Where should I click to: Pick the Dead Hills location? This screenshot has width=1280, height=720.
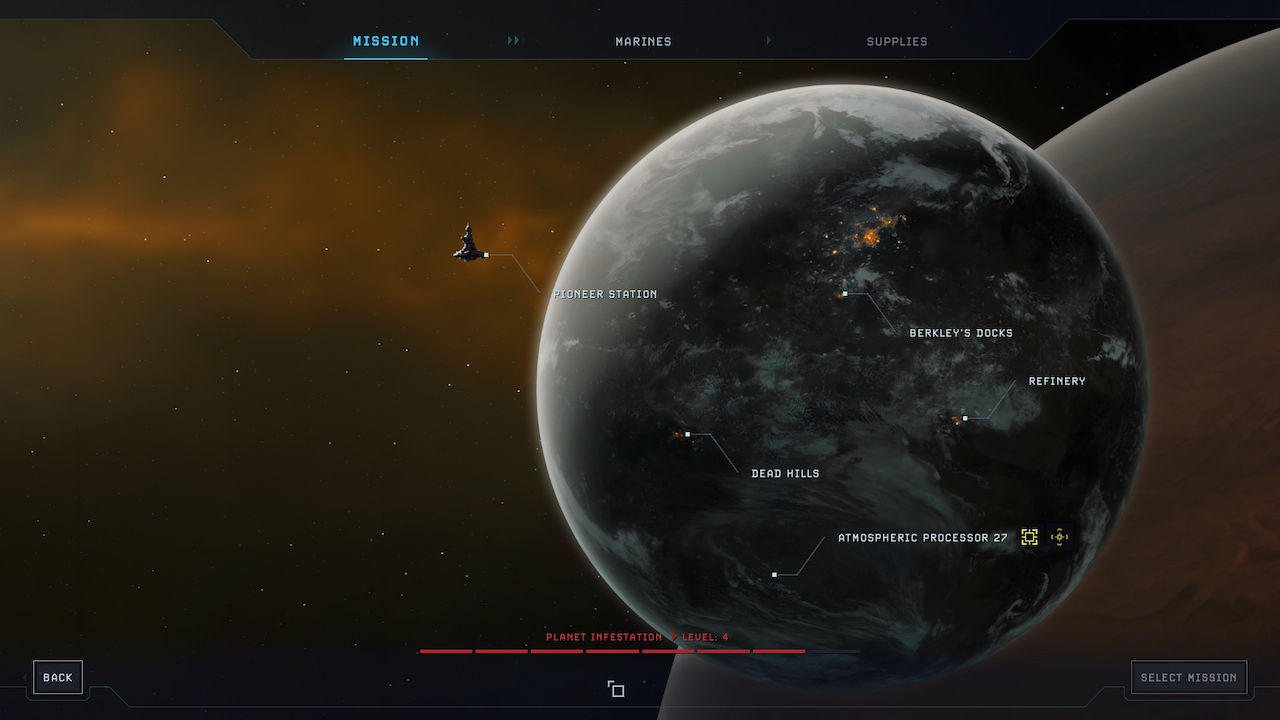pos(785,474)
